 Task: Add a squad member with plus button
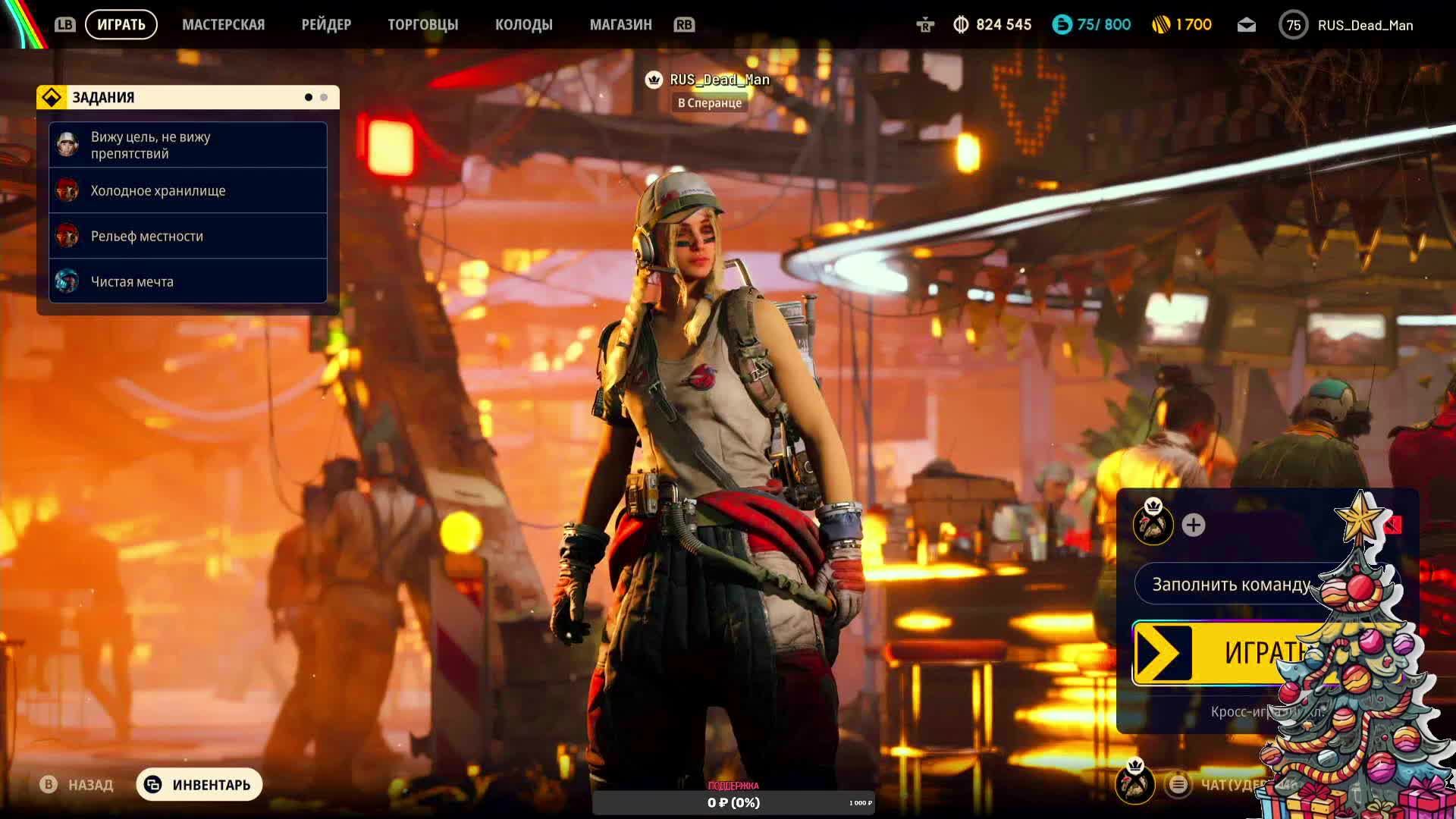pyautogui.click(x=1193, y=525)
